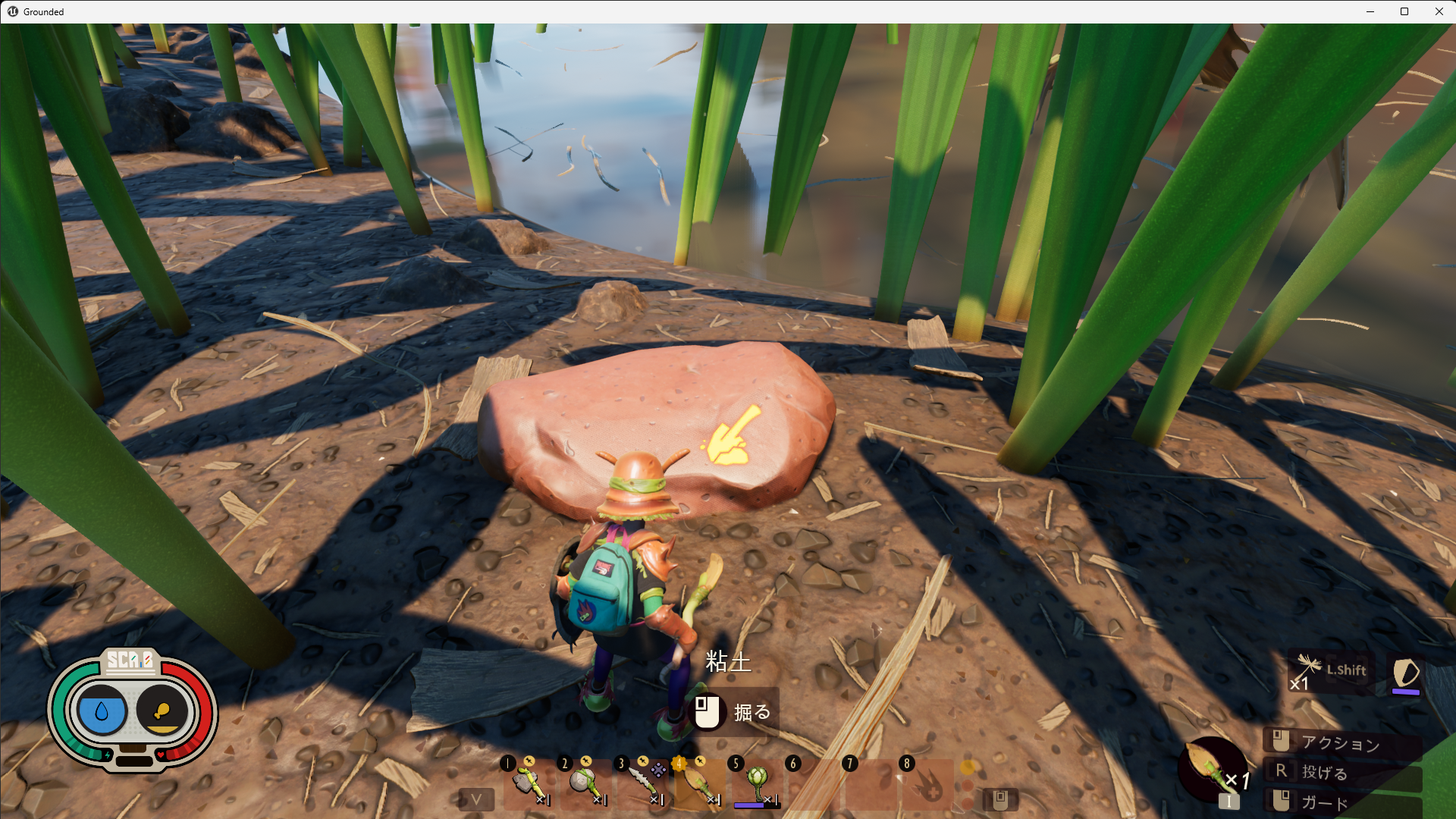Viewport: 1456px width, 819px height.
Task: Select the bandage heal slot 8
Action: click(x=926, y=782)
